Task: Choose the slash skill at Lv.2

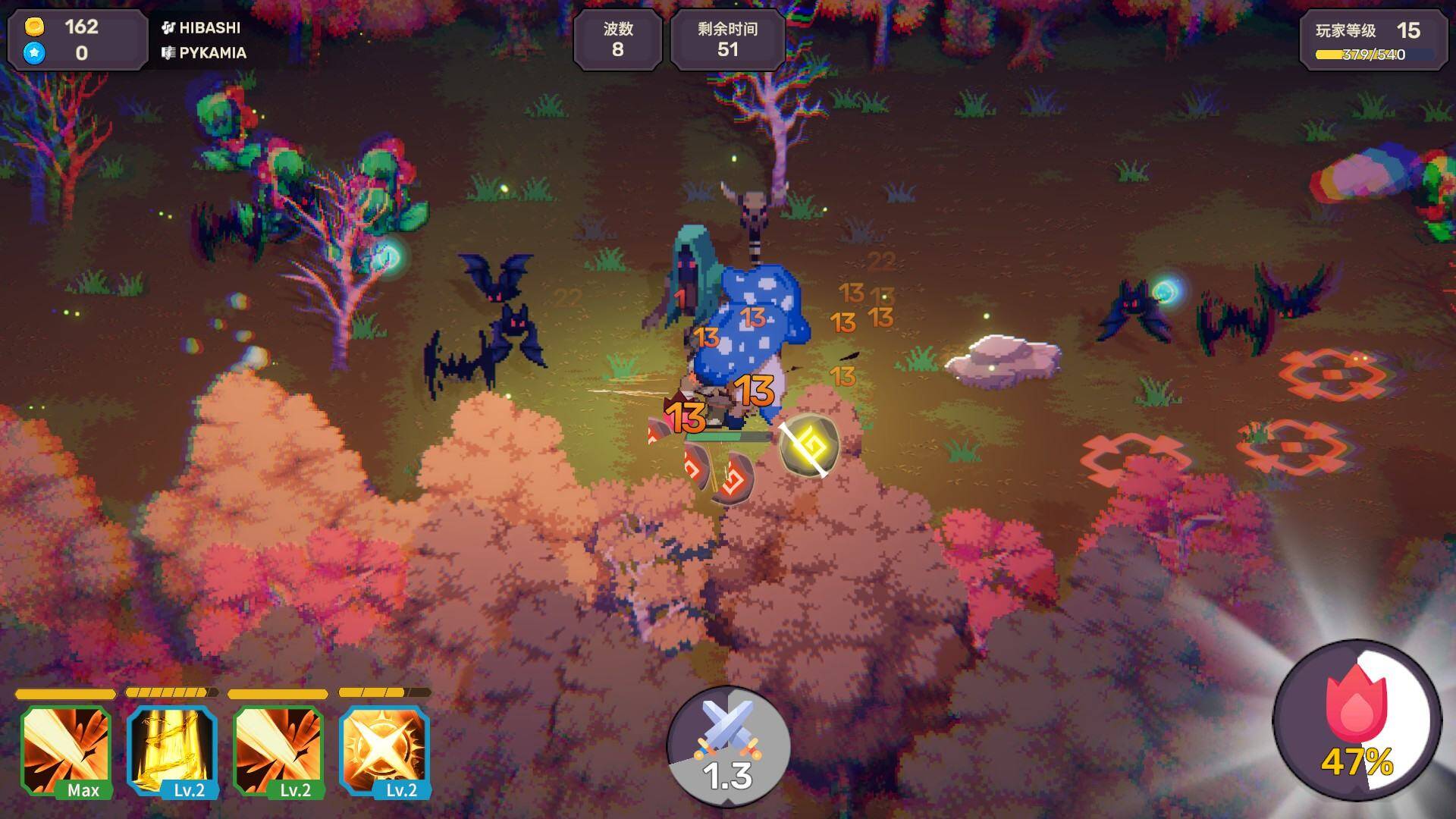Action: coord(278,749)
